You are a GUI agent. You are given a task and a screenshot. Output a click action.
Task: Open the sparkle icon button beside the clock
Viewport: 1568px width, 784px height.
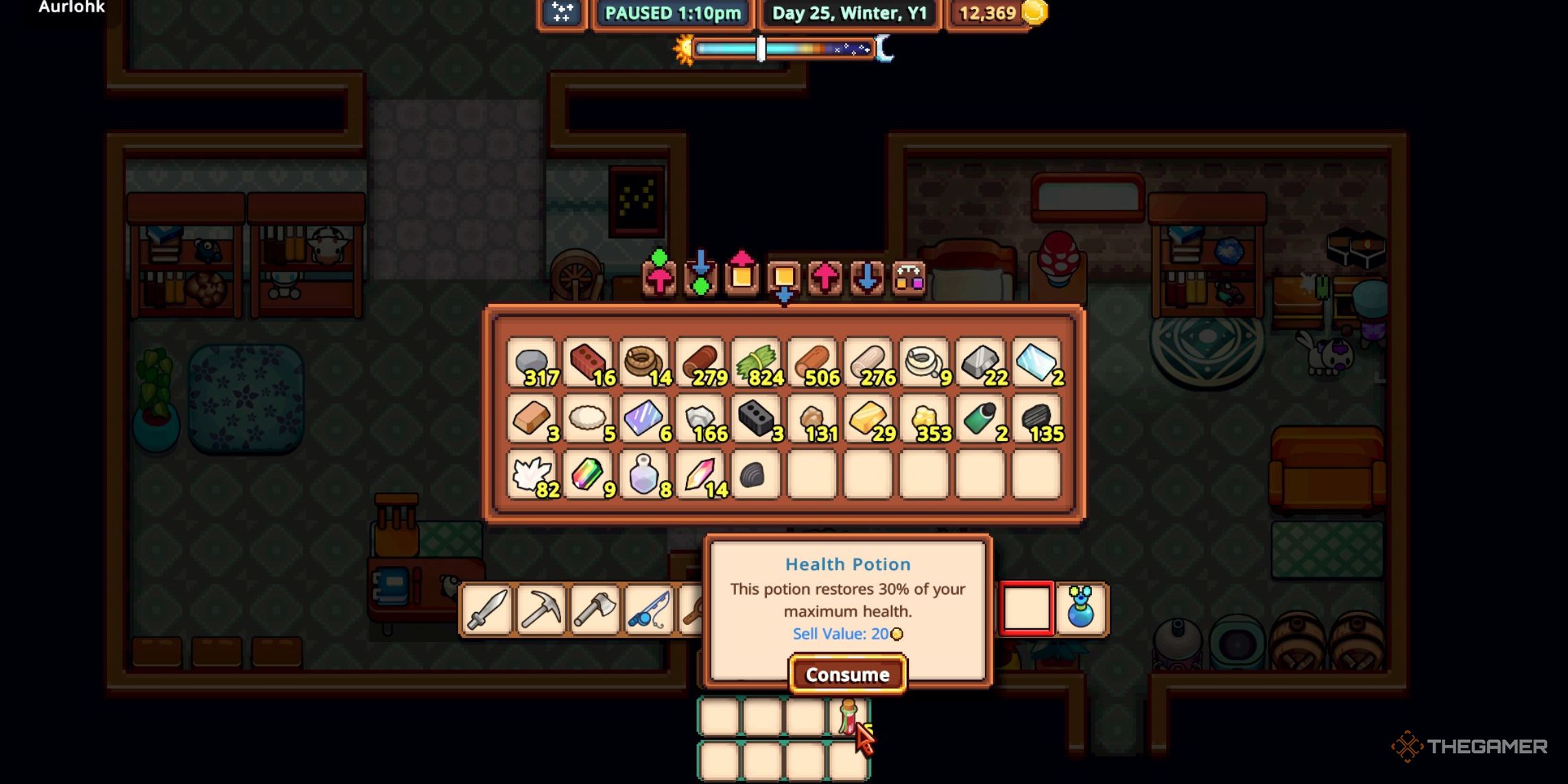[562, 13]
